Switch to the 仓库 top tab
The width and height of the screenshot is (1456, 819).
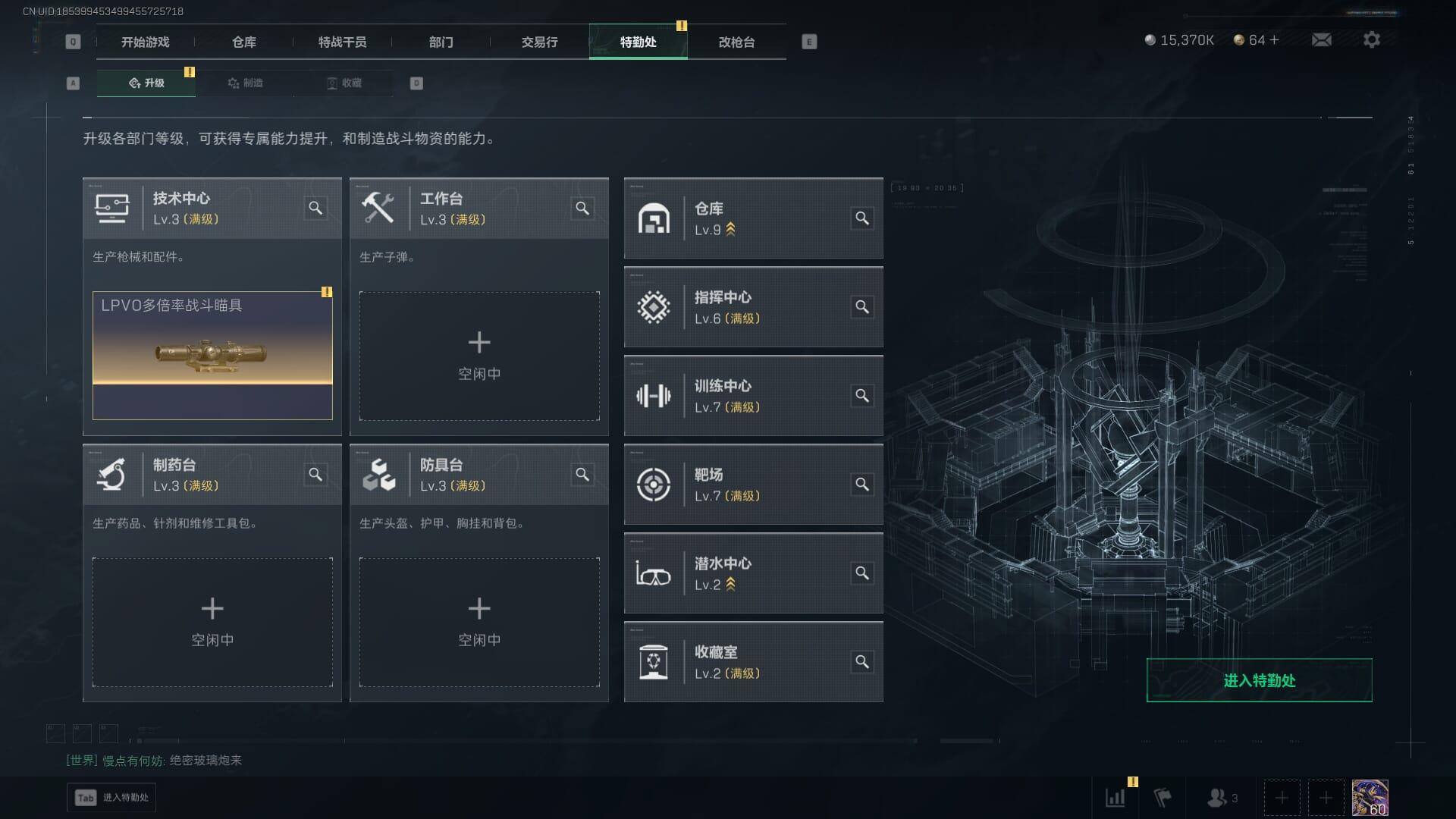[x=243, y=42]
